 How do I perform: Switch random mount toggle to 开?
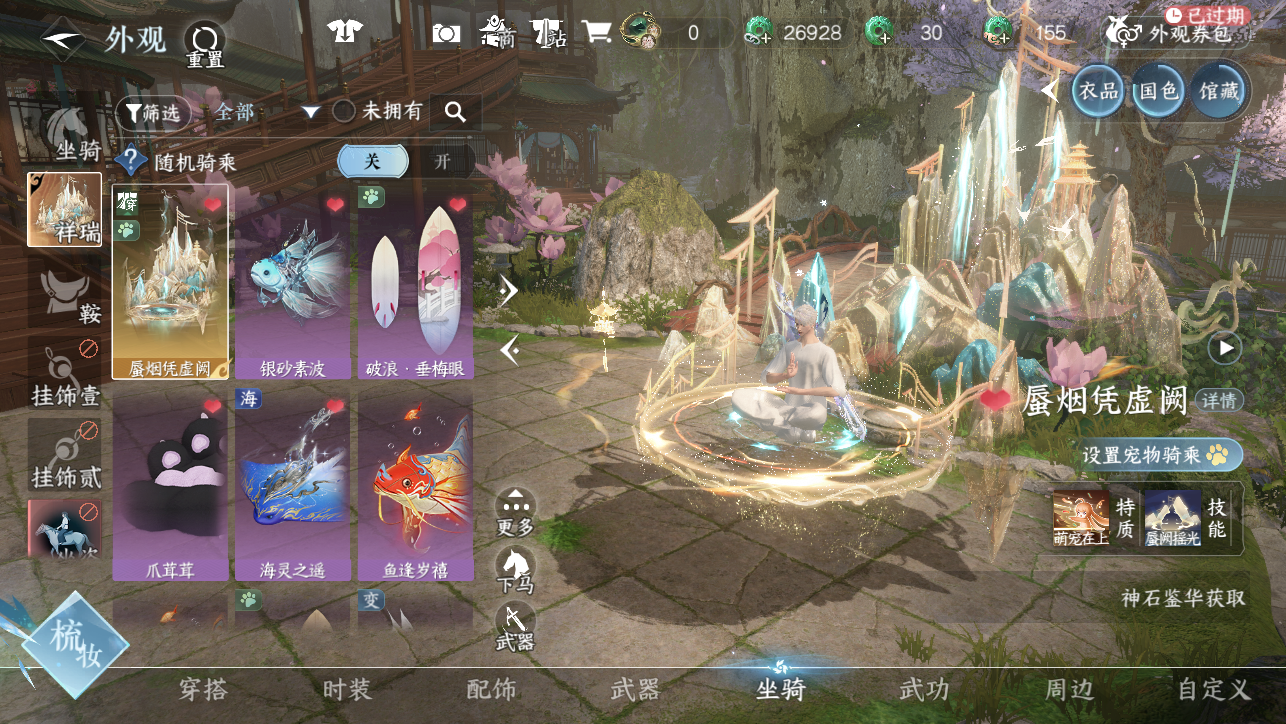(442, 162)
